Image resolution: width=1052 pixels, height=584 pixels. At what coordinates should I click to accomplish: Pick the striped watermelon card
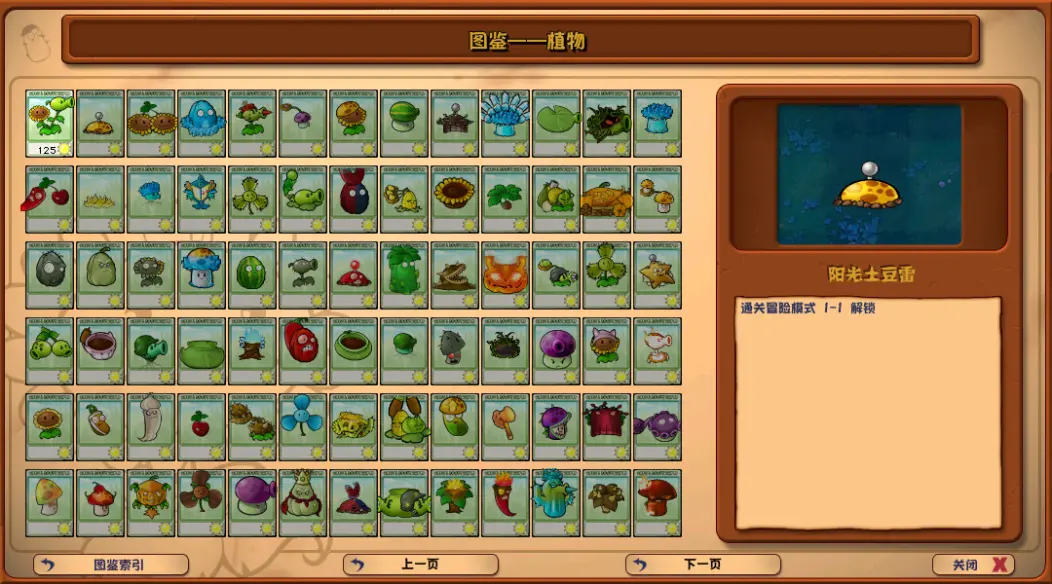pos(253,274)
